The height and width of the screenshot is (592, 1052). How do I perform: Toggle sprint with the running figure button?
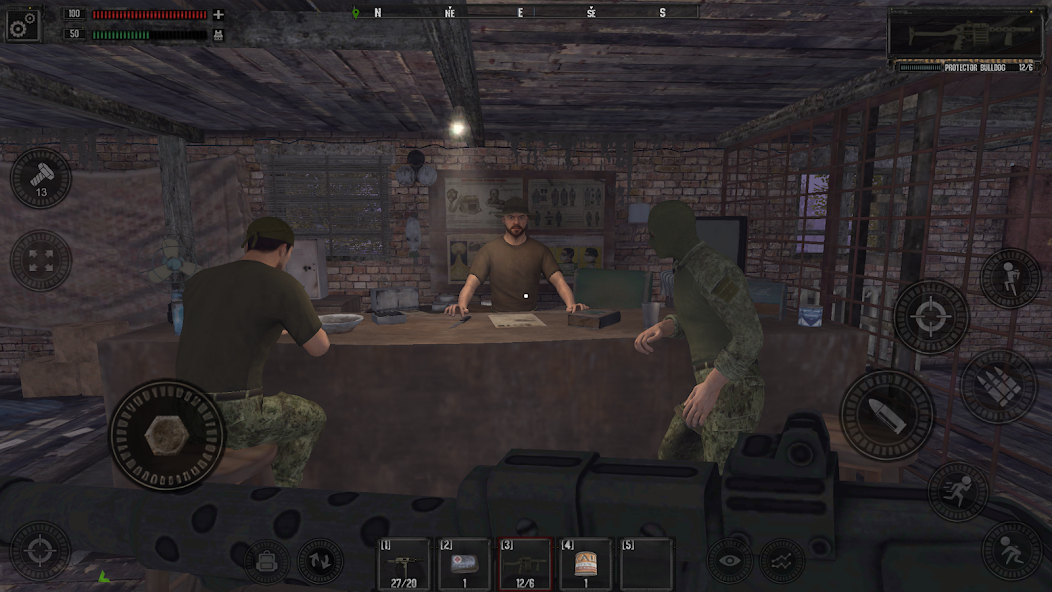[x=958, y=491]
